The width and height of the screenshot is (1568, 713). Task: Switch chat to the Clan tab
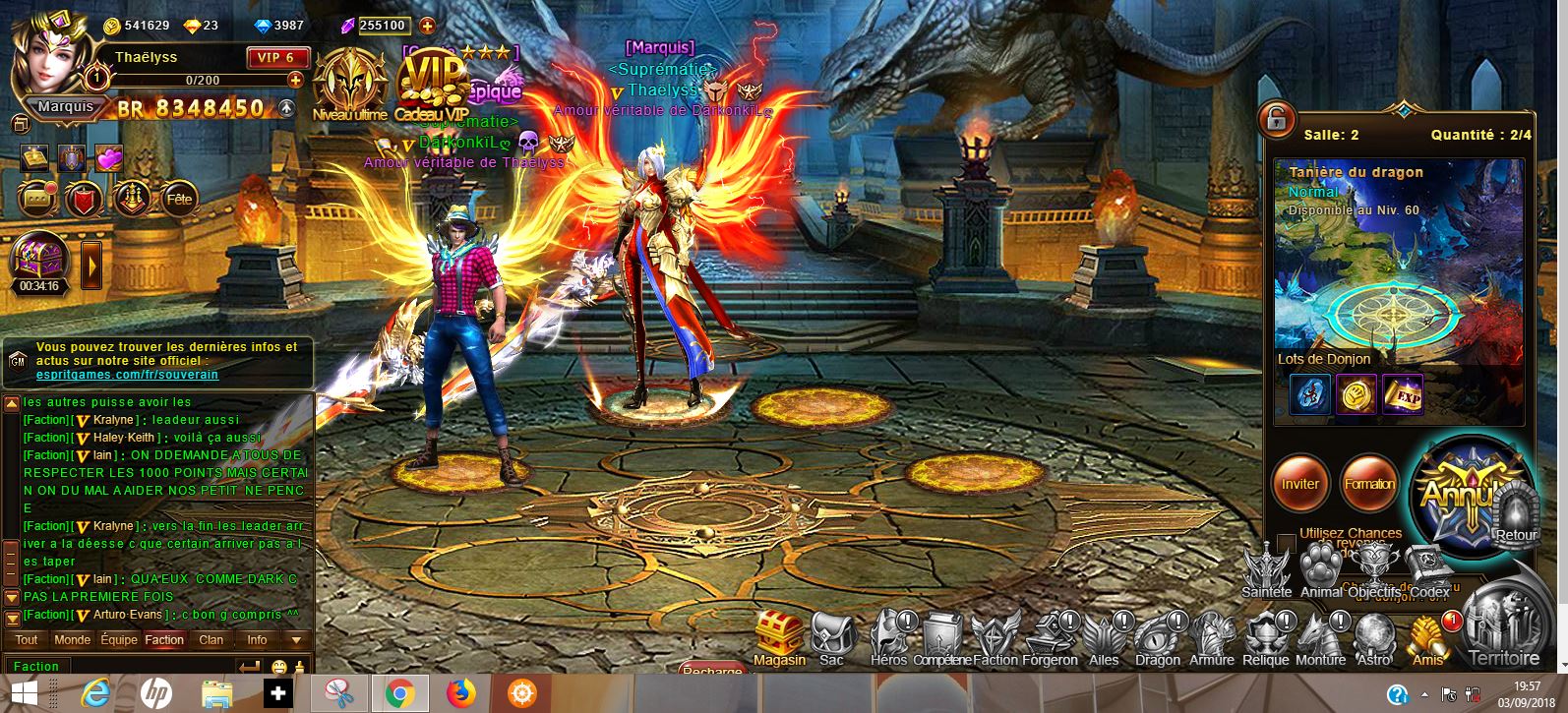tap(211, 639)
